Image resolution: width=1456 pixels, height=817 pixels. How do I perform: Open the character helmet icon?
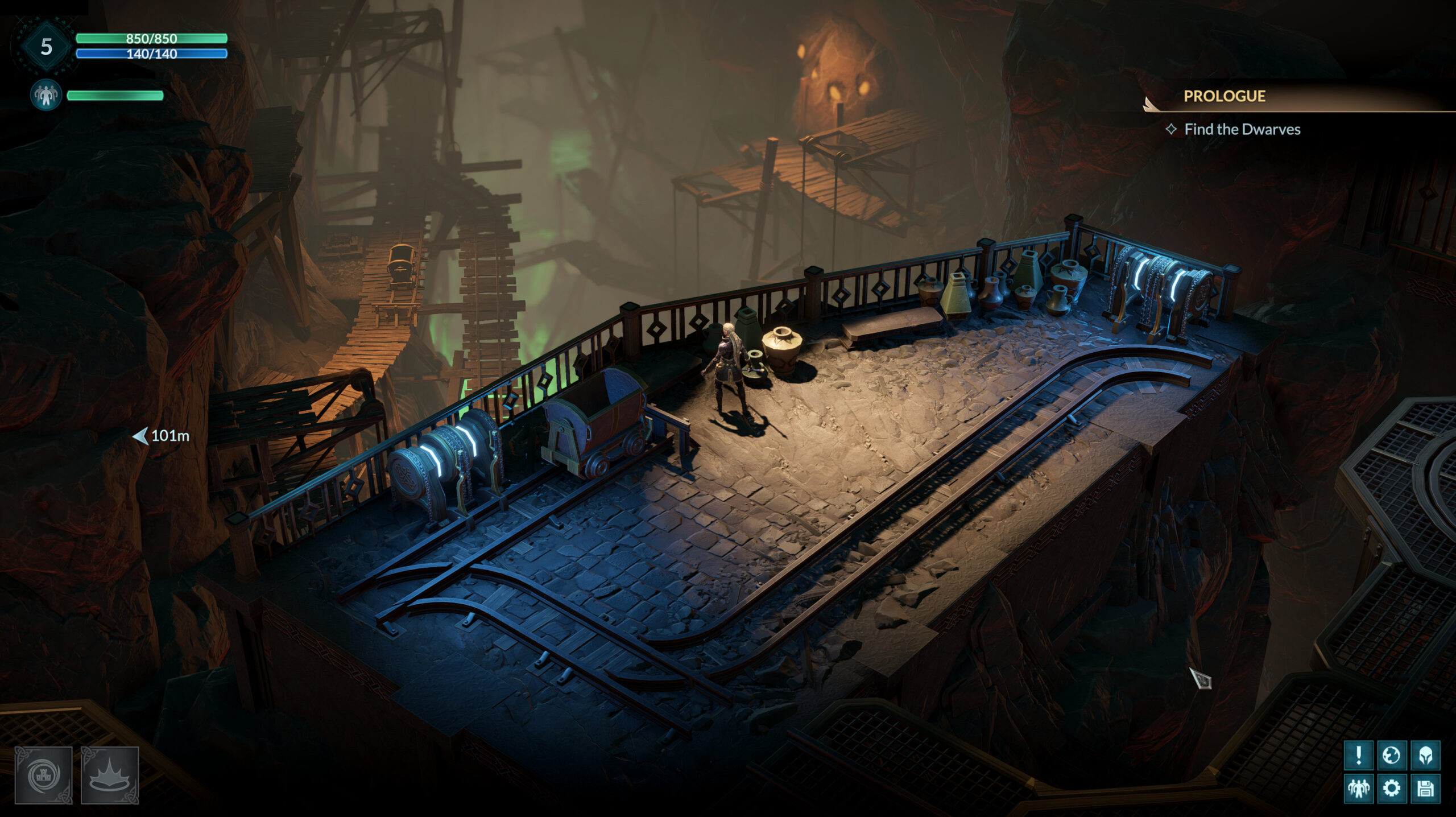click(1426, 755)
